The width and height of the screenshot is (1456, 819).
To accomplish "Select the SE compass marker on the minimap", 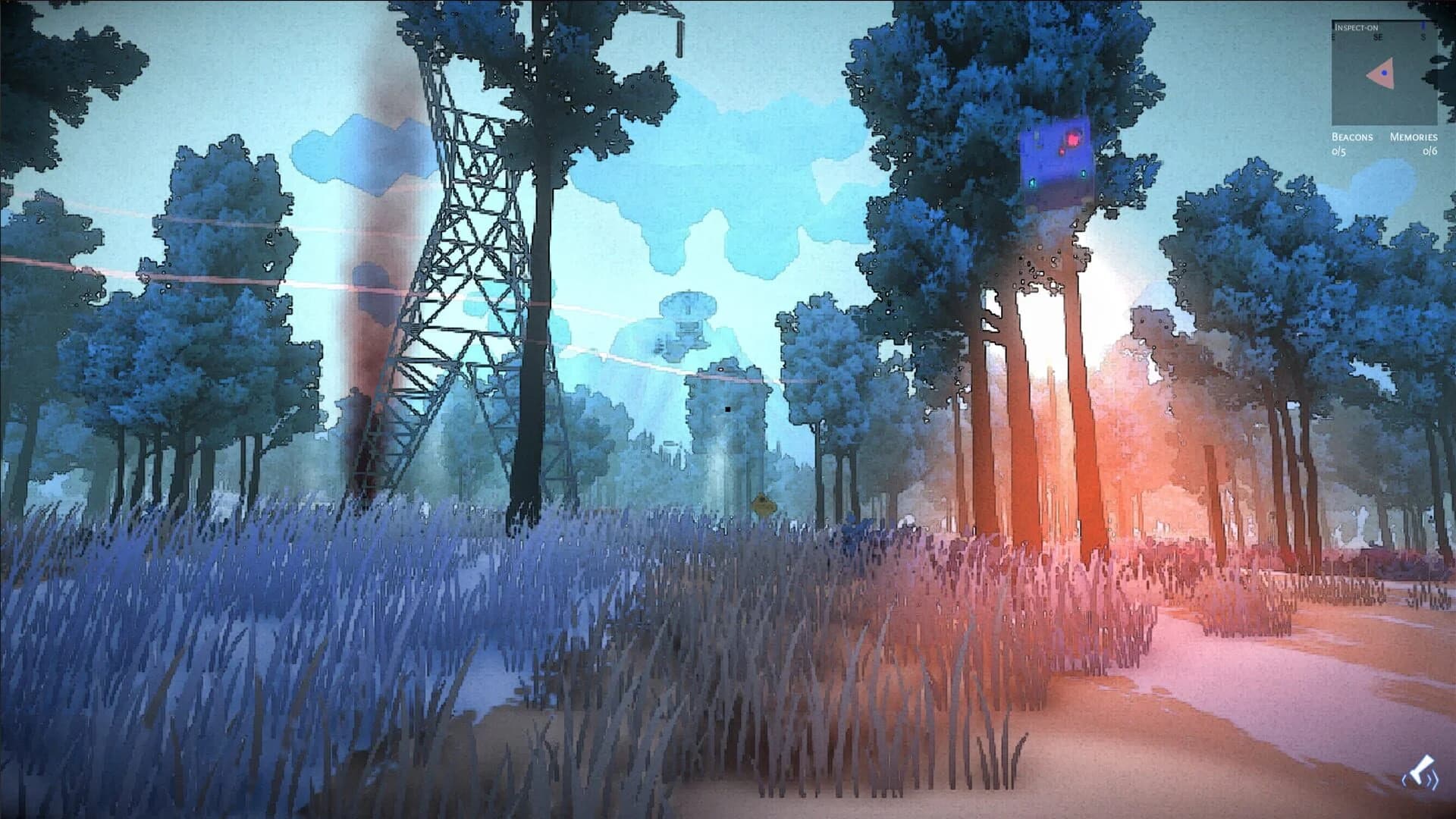I will point(1377,36).
